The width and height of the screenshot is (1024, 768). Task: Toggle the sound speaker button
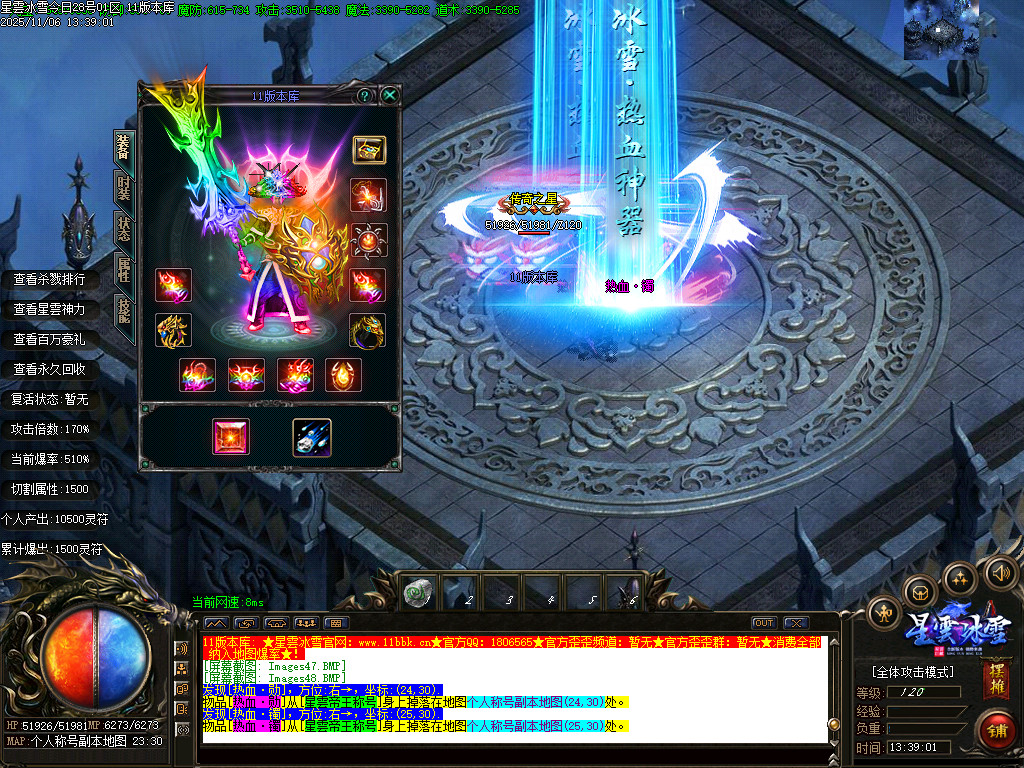pyautogui.click(x=999, y=573)
